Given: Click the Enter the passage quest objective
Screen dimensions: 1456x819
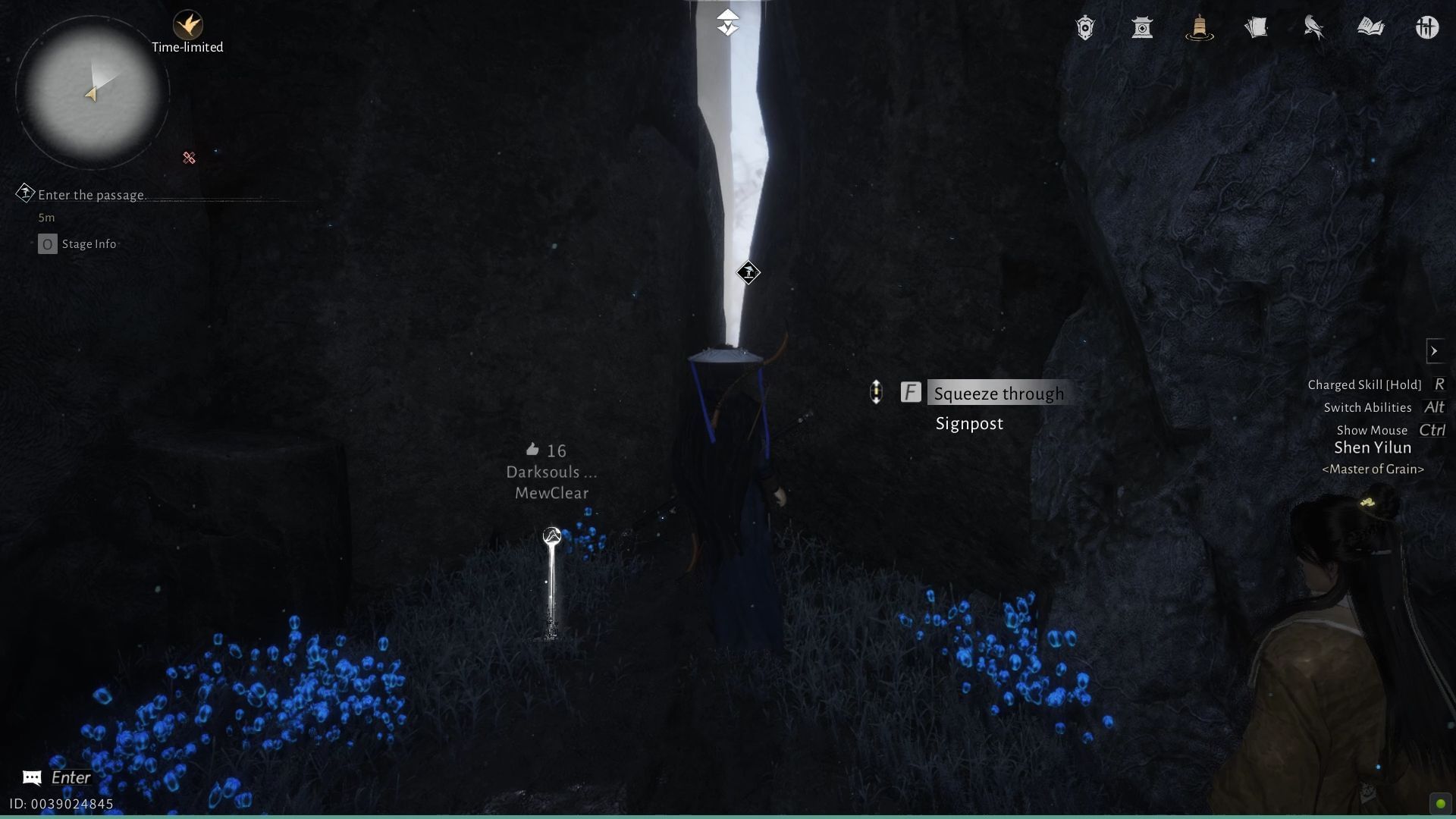Looking at the screenshot, I should click(x=93, y=195).
